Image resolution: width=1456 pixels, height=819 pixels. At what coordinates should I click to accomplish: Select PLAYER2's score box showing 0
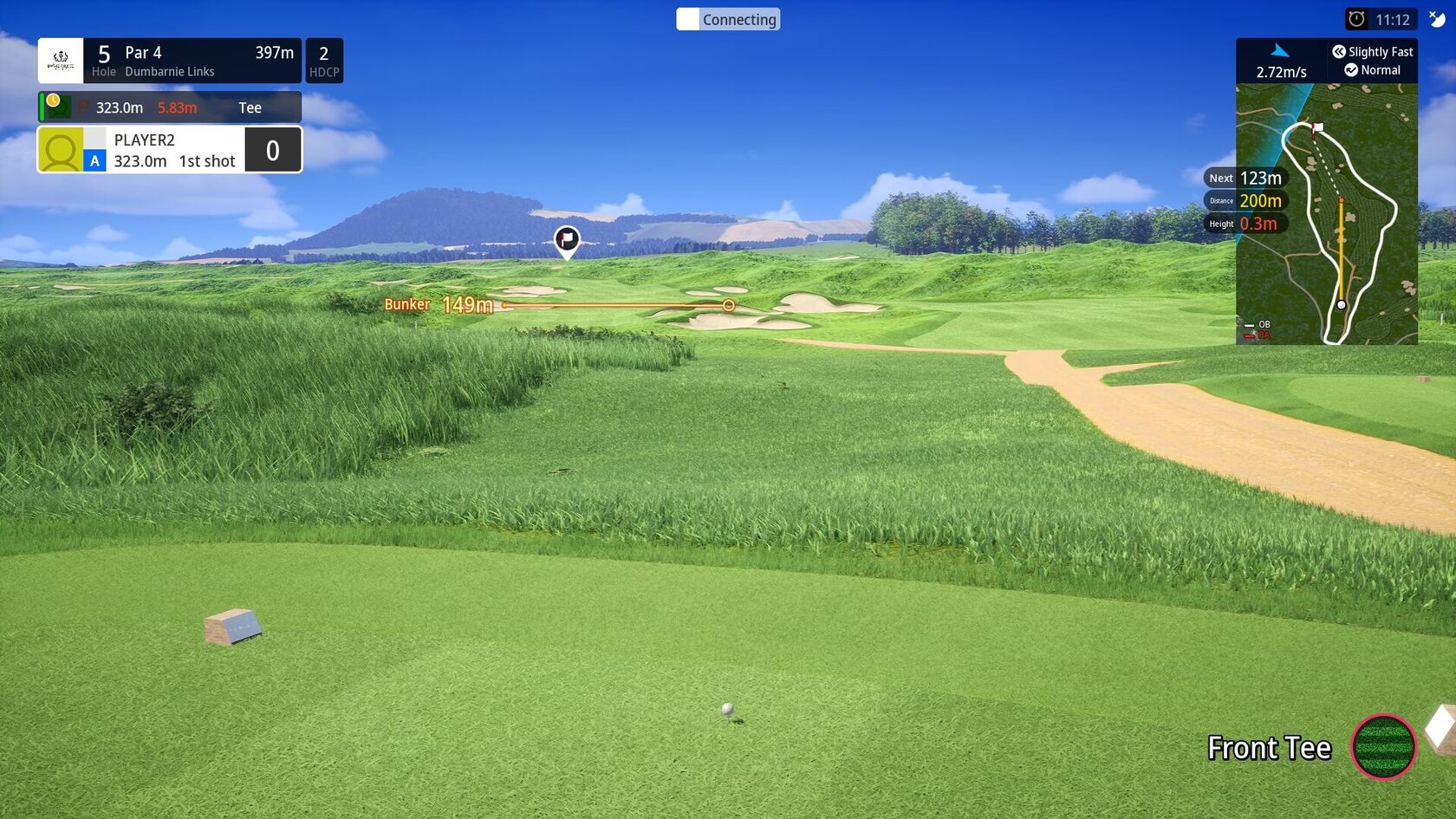click(273, 149)
